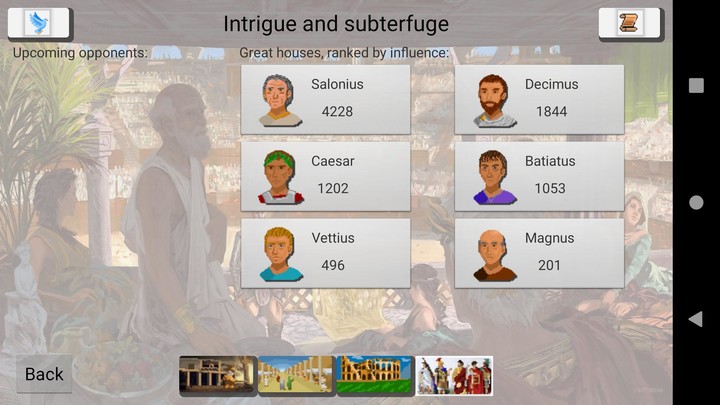Select the Magnus house card
This screenshot has width=720, height=405.
(x=539, y=253)
